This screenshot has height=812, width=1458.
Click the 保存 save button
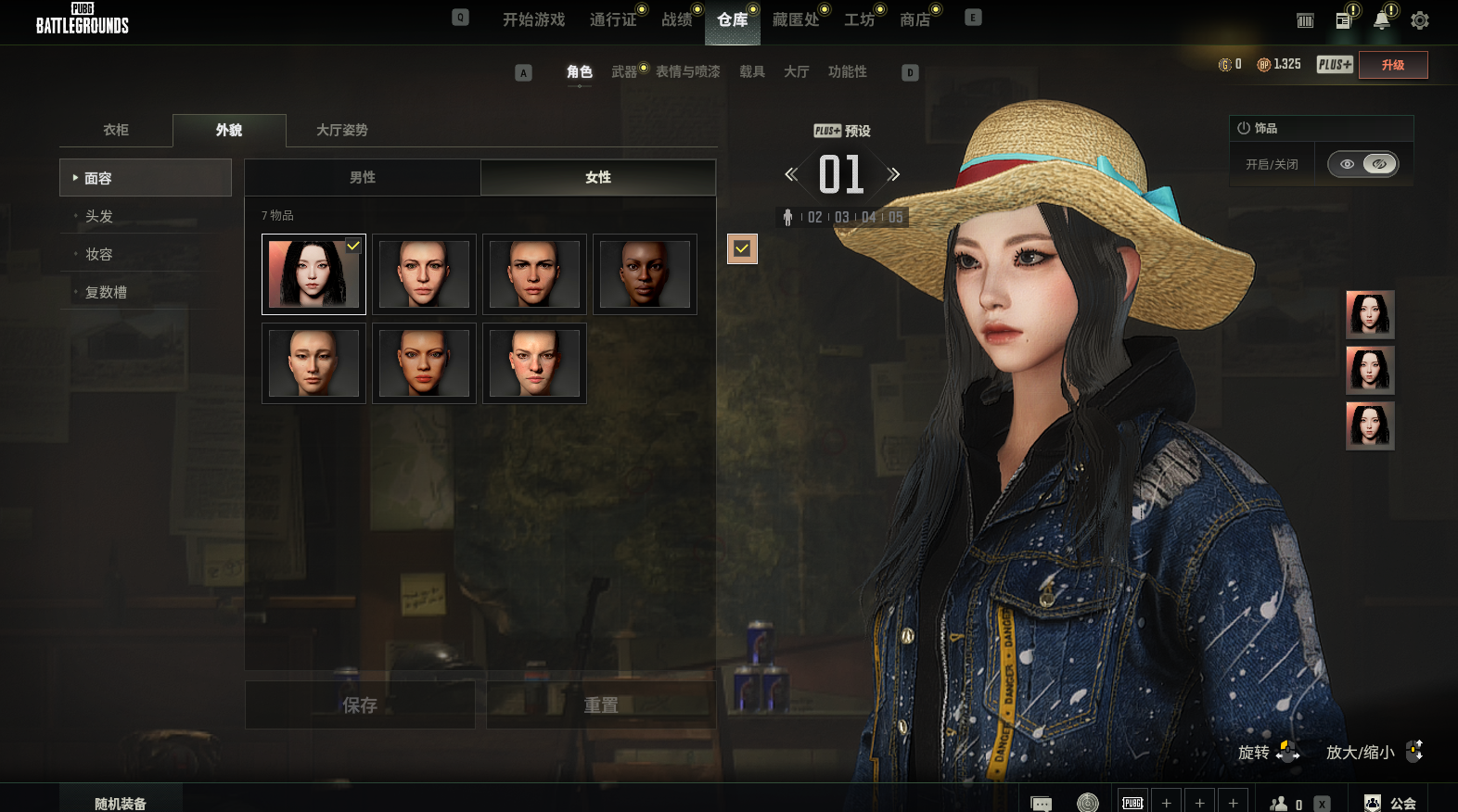tap(360, 705)
